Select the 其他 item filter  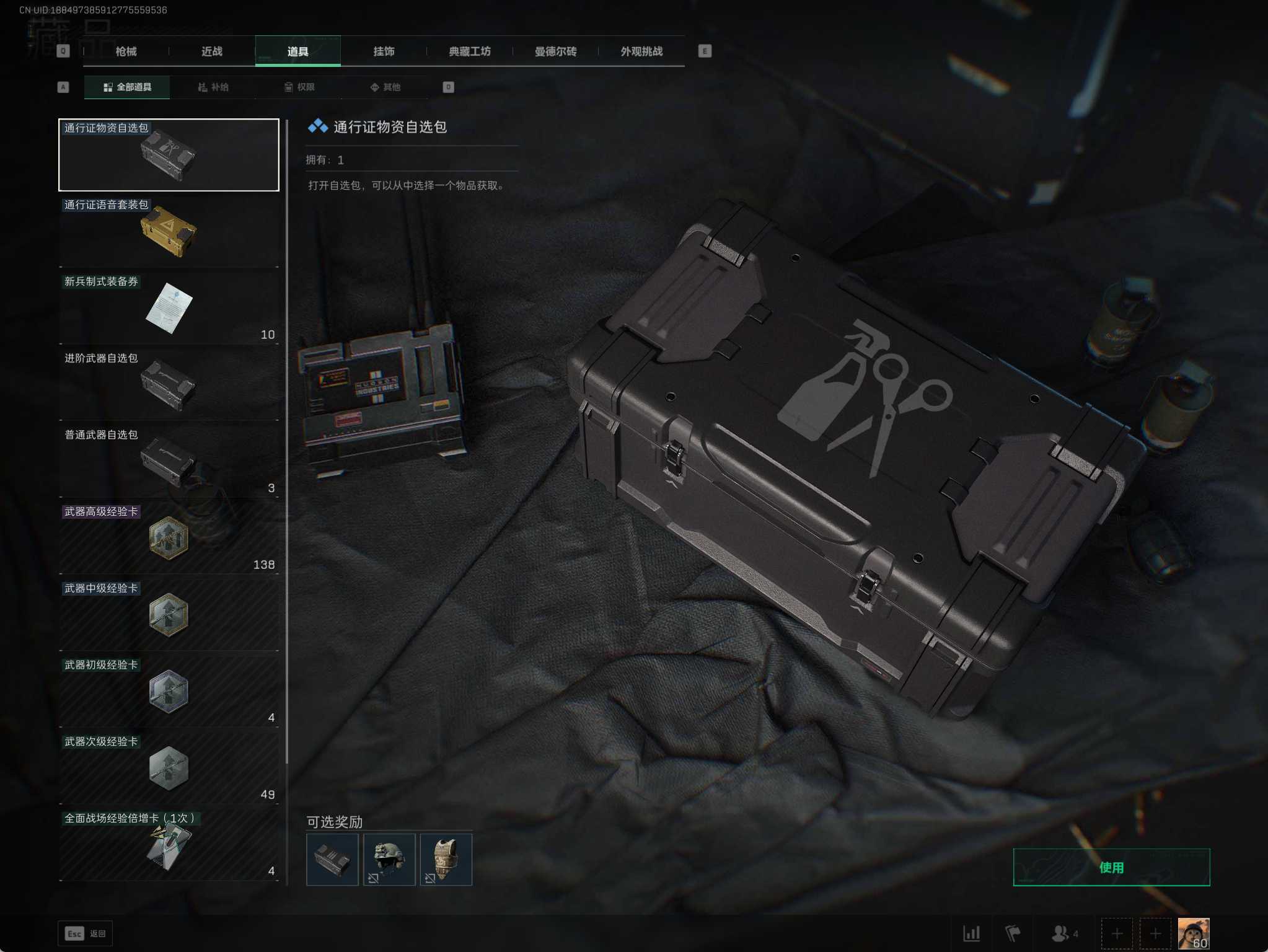coord(385,87)
